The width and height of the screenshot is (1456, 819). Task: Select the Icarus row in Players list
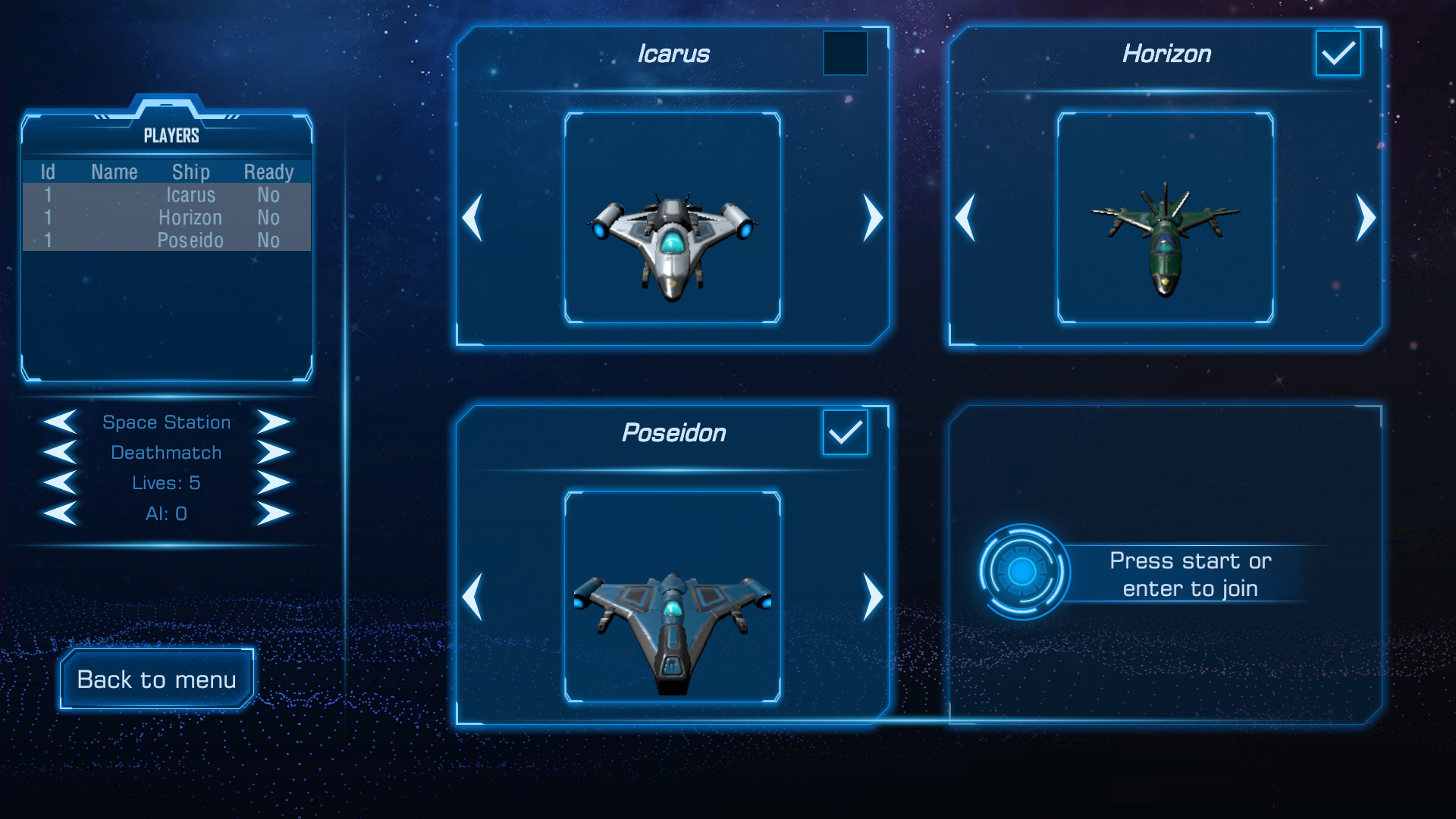click(167, 195)
